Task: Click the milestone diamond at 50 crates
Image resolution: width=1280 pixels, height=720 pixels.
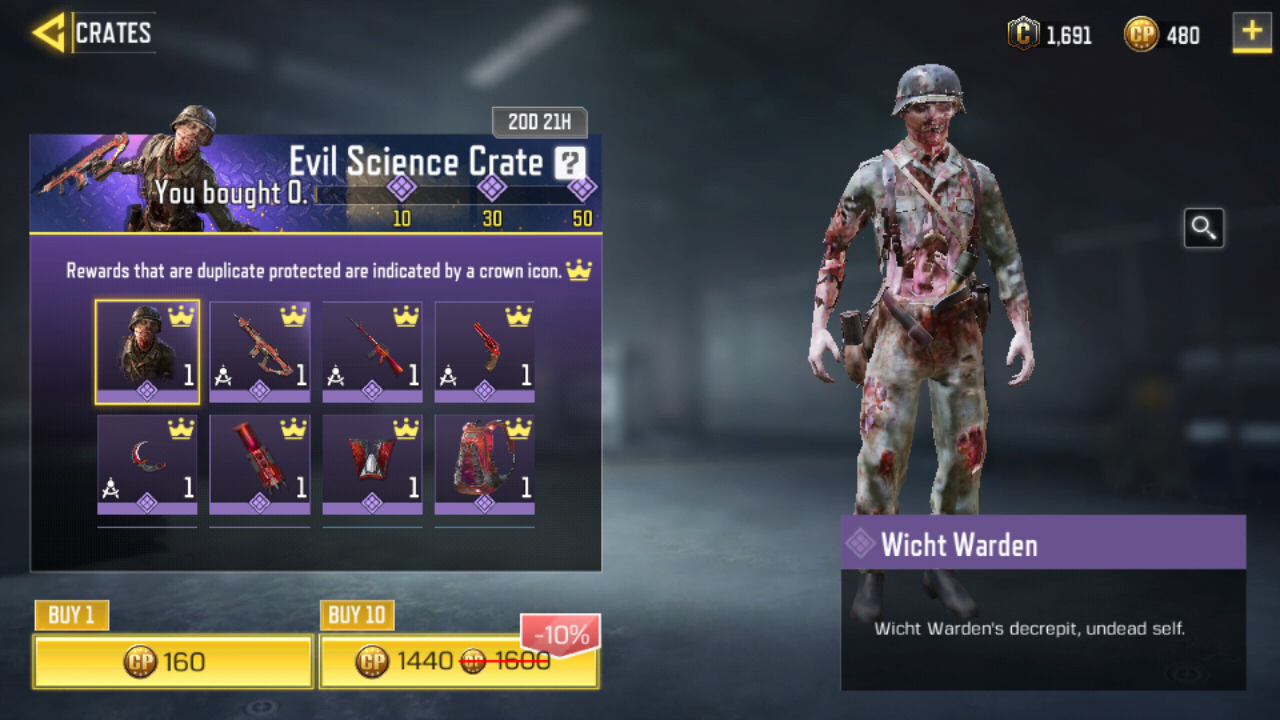Action: click(x=581, y=187)
